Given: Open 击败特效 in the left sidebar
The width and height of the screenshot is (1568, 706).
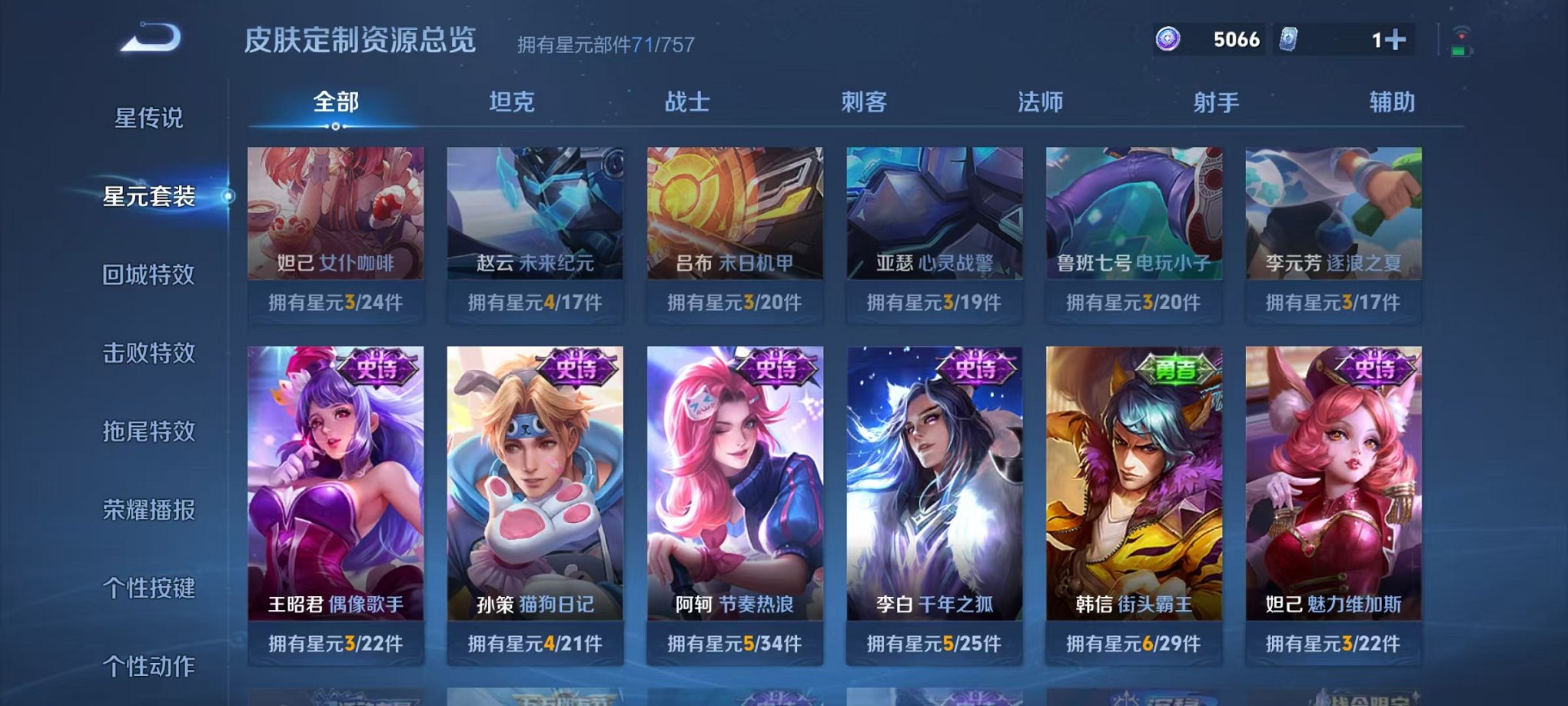Looking at the screenshot, I should (149, 354).
